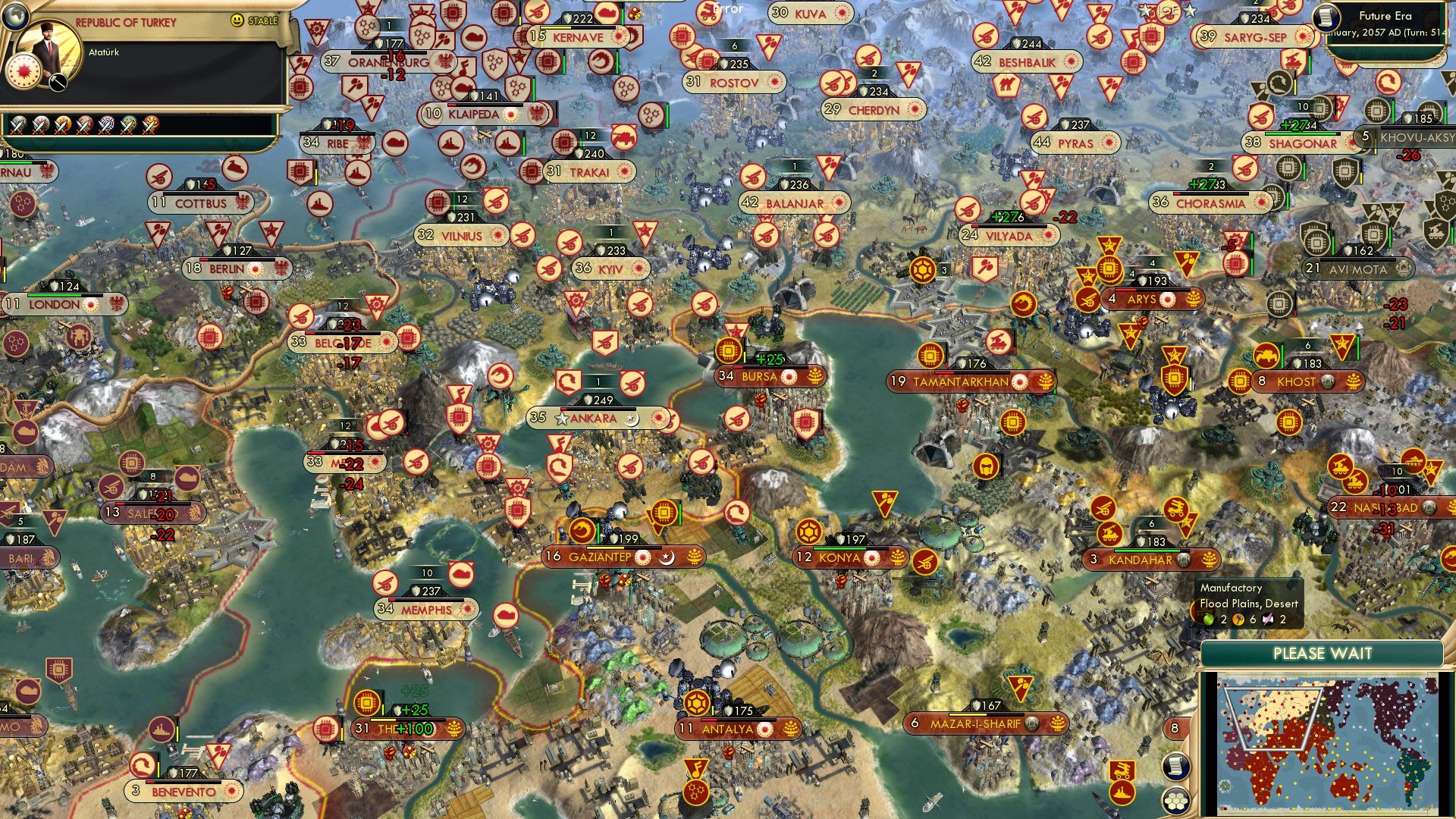Open the Konya city banner details
The image size is (1456, 819).
[x=839, y=557]
